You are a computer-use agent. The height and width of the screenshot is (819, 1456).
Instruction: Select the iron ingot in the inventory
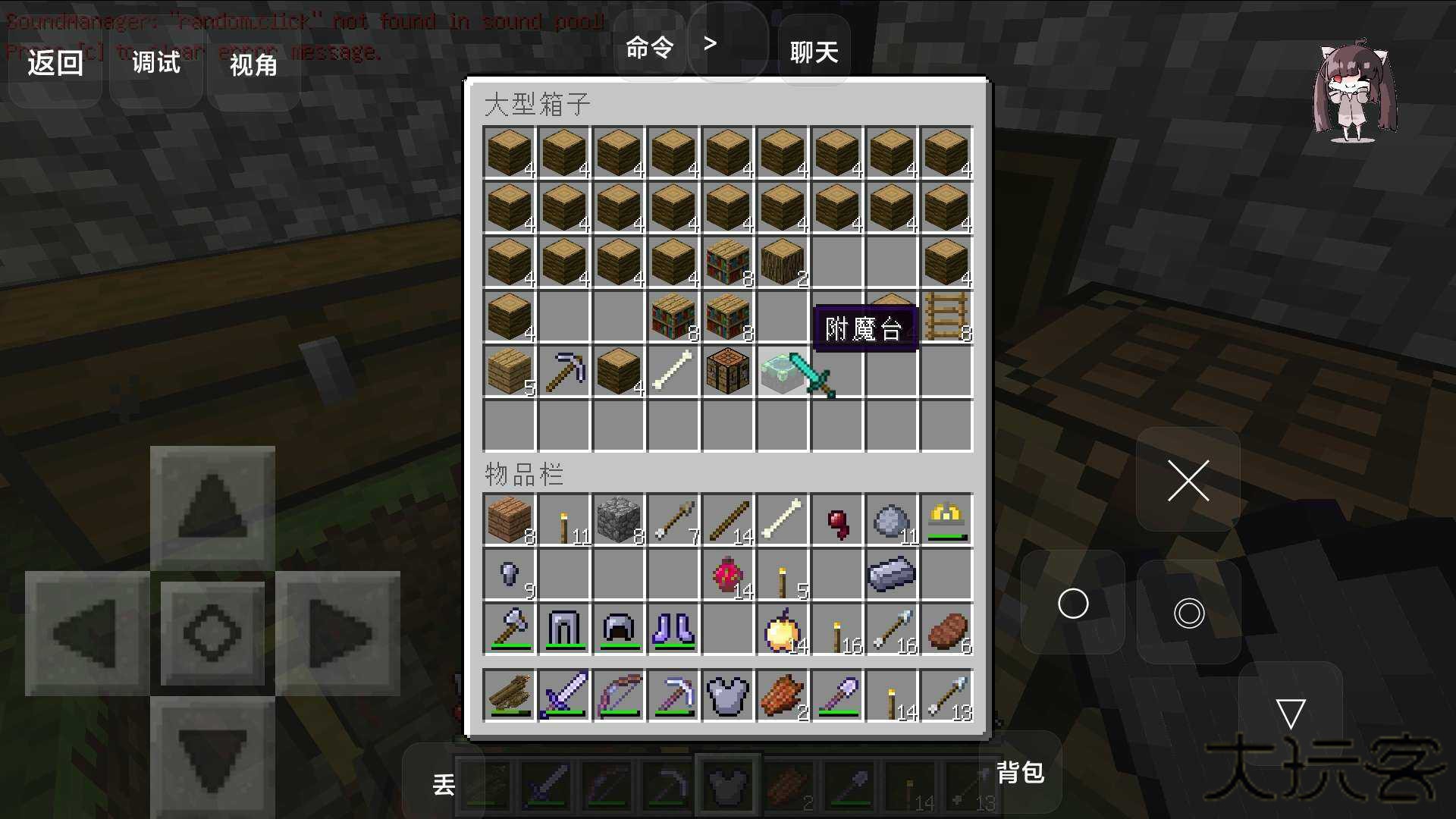[891, 574]
